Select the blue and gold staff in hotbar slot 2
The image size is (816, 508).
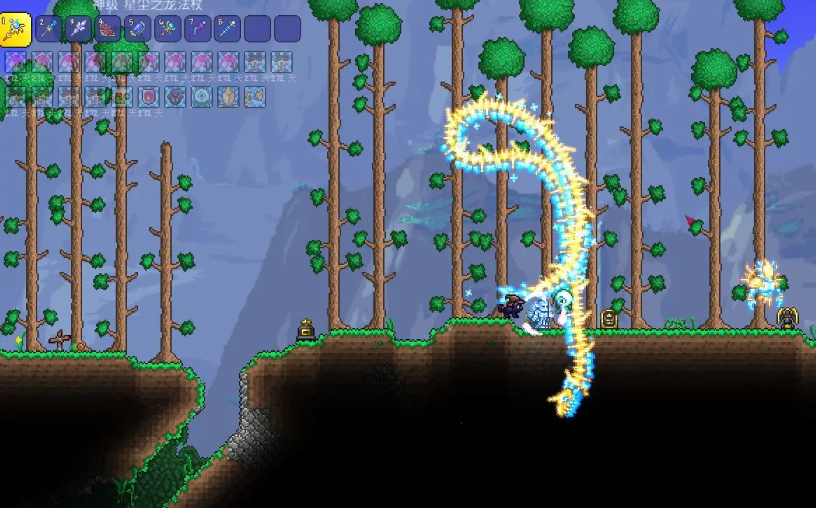(49, 29)
